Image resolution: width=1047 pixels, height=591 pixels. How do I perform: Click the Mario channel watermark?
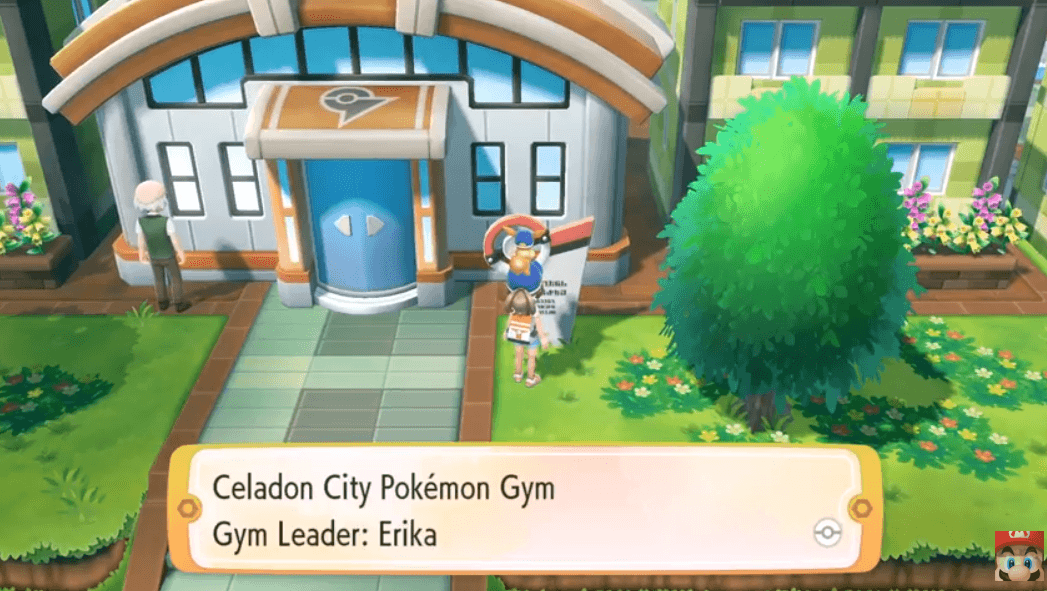click(1018, 559)
